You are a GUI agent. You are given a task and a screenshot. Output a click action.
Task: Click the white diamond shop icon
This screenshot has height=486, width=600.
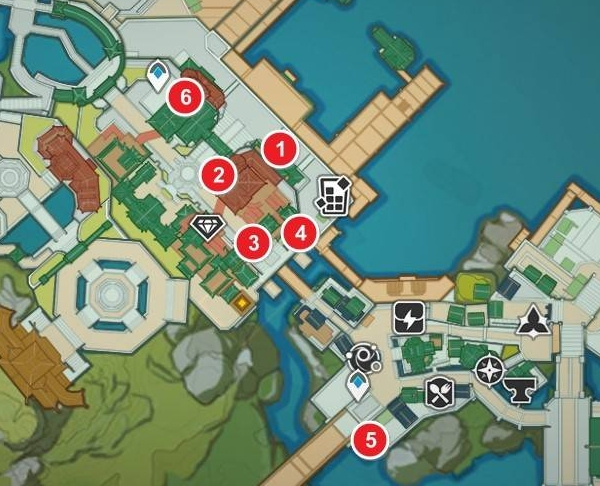click(207, 227)
